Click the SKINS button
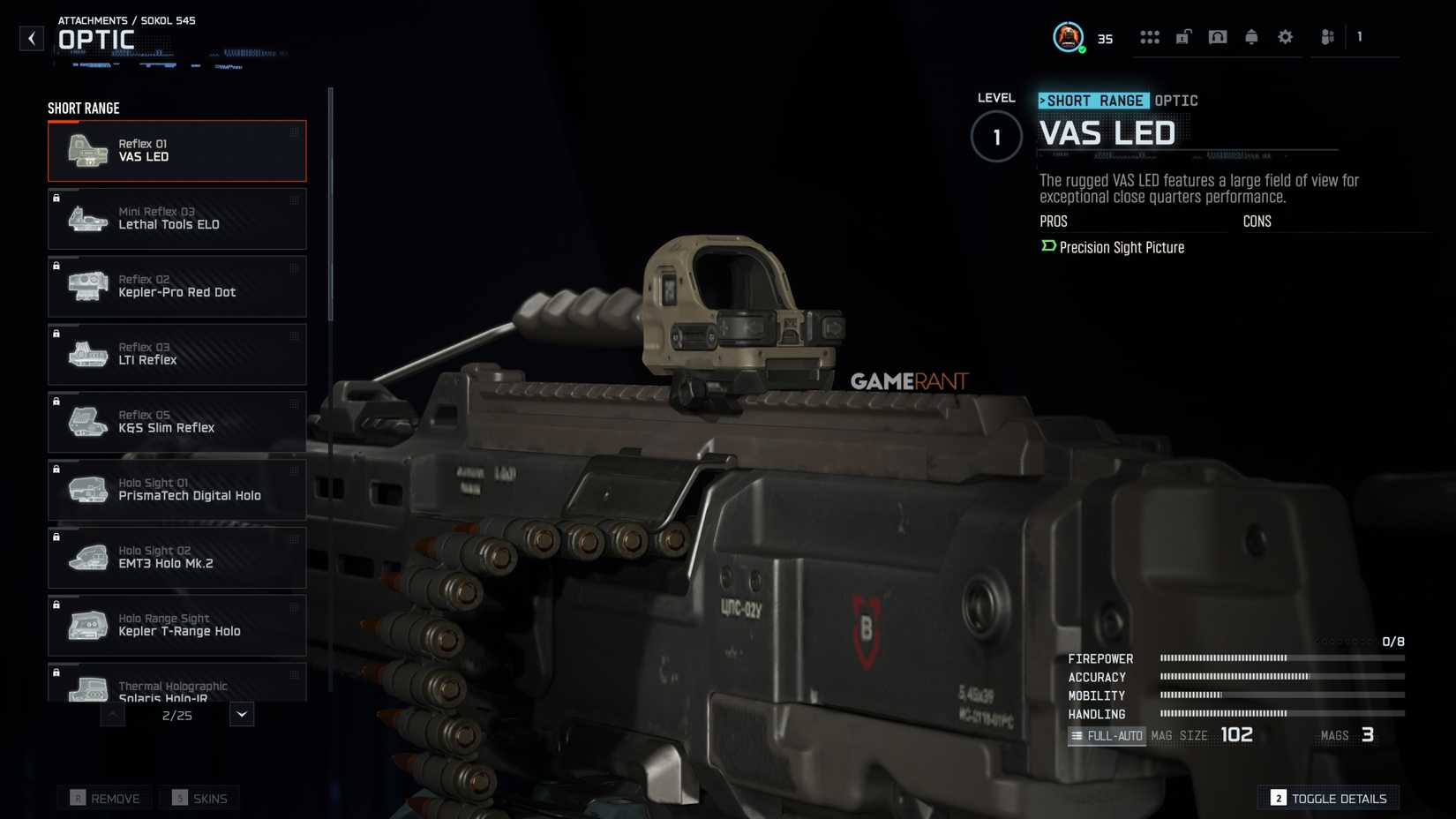This screenshot has height=819, width=1456. tap(199, 798)
